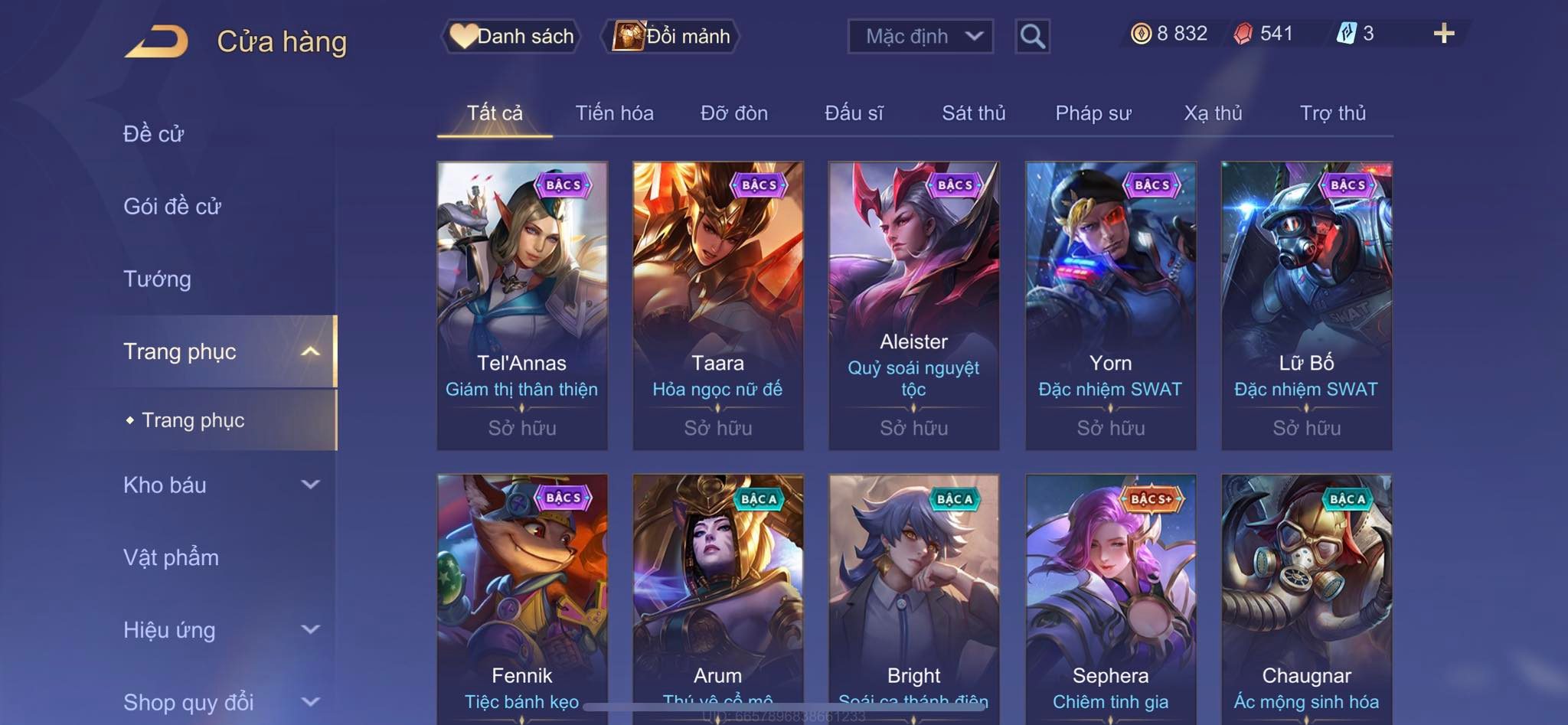Select the Đỡ đòn tab

point(733,113)
